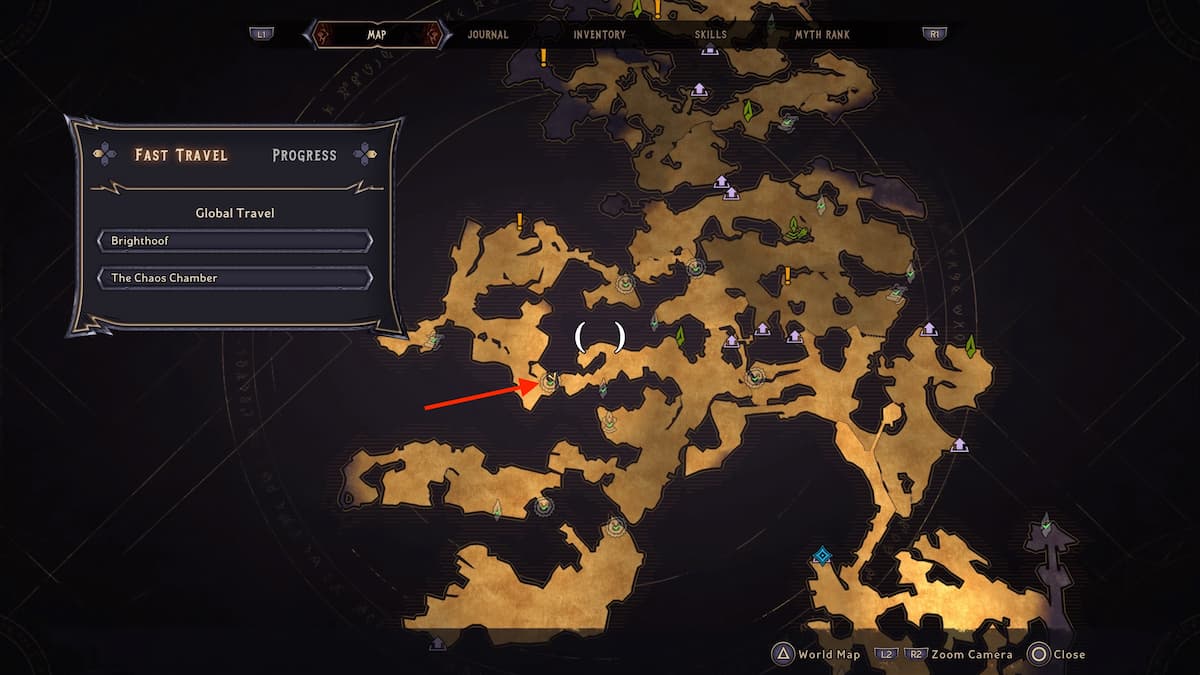Click the fast travel marker at the red arrow
The image size is (1200, 675).
click(548, 381)
